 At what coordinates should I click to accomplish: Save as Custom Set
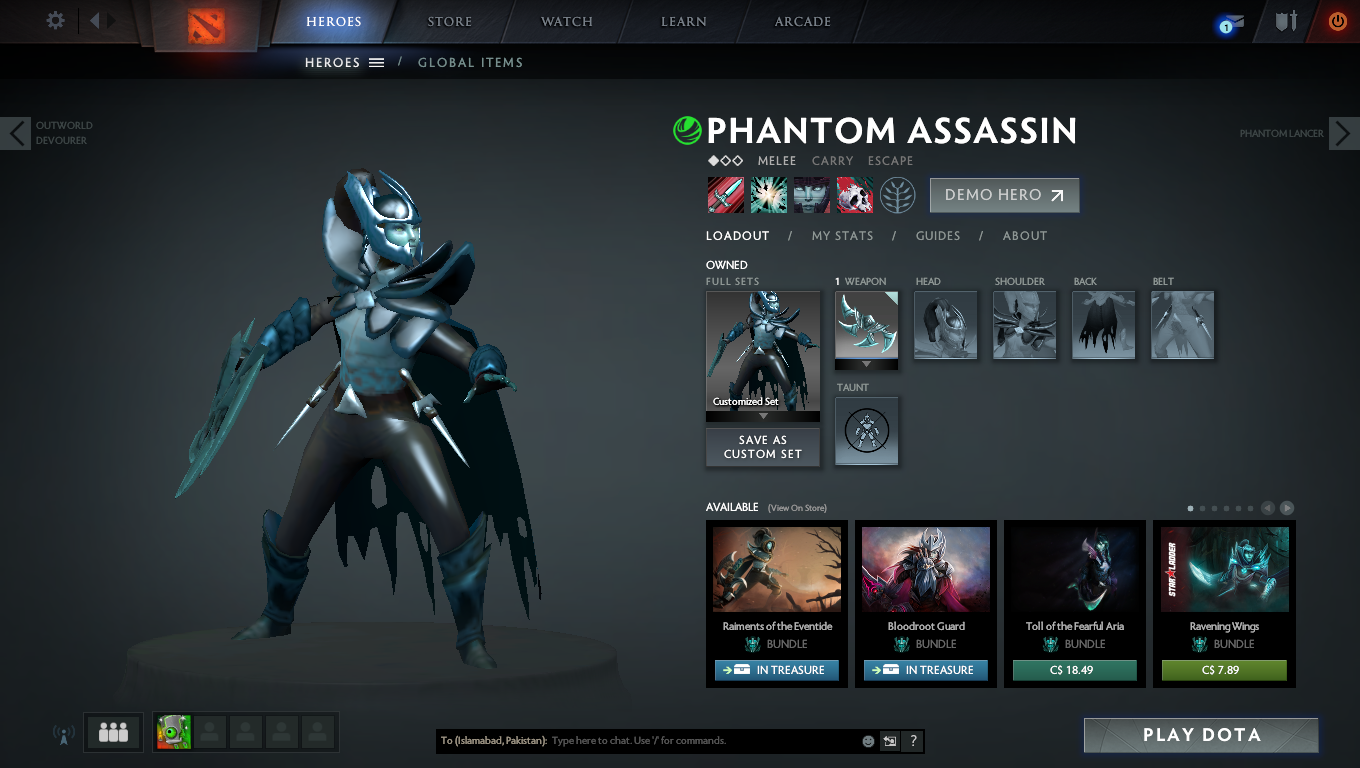click(763, 447)
